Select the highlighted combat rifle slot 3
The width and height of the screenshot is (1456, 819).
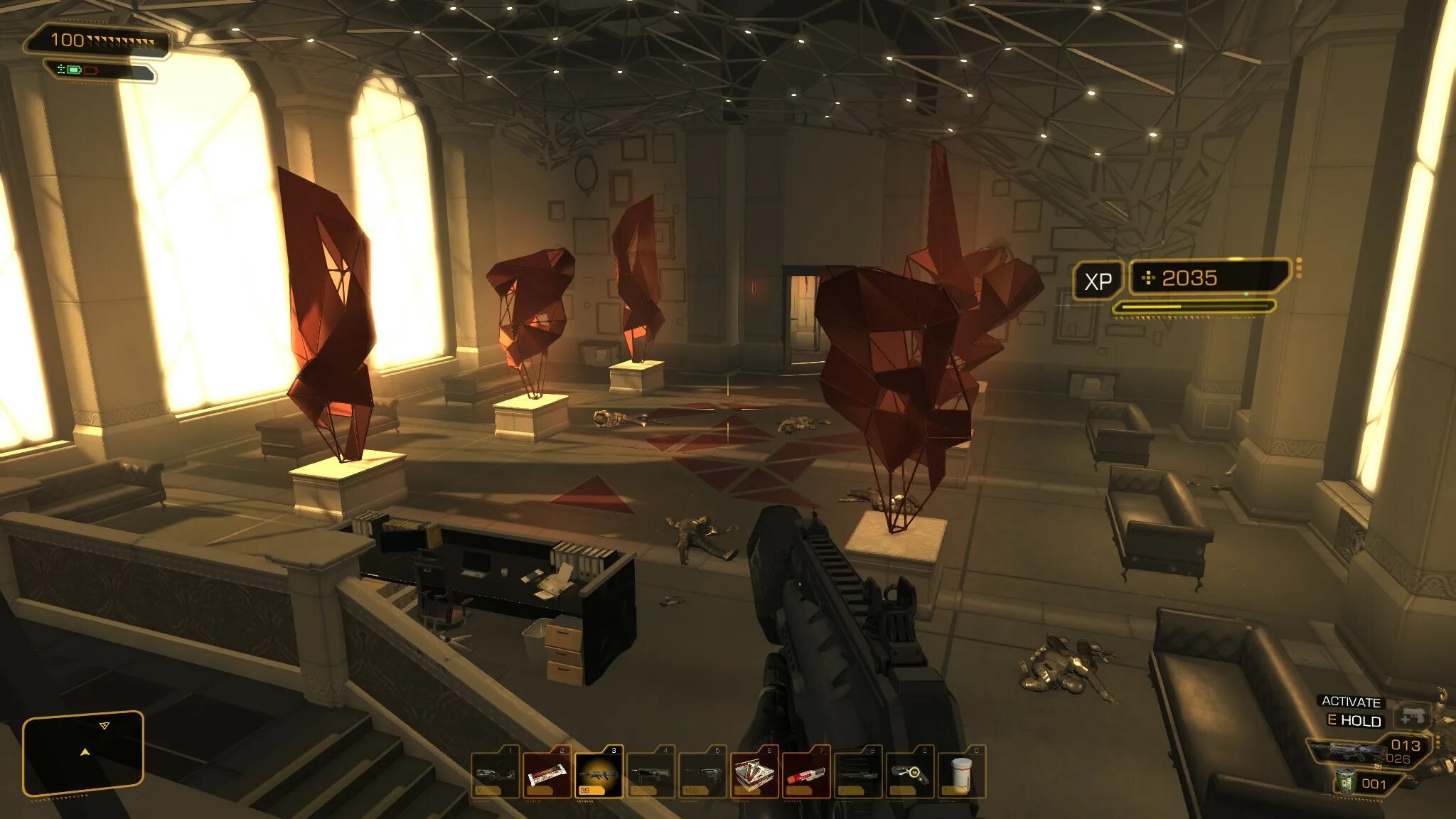coord(599,773)
